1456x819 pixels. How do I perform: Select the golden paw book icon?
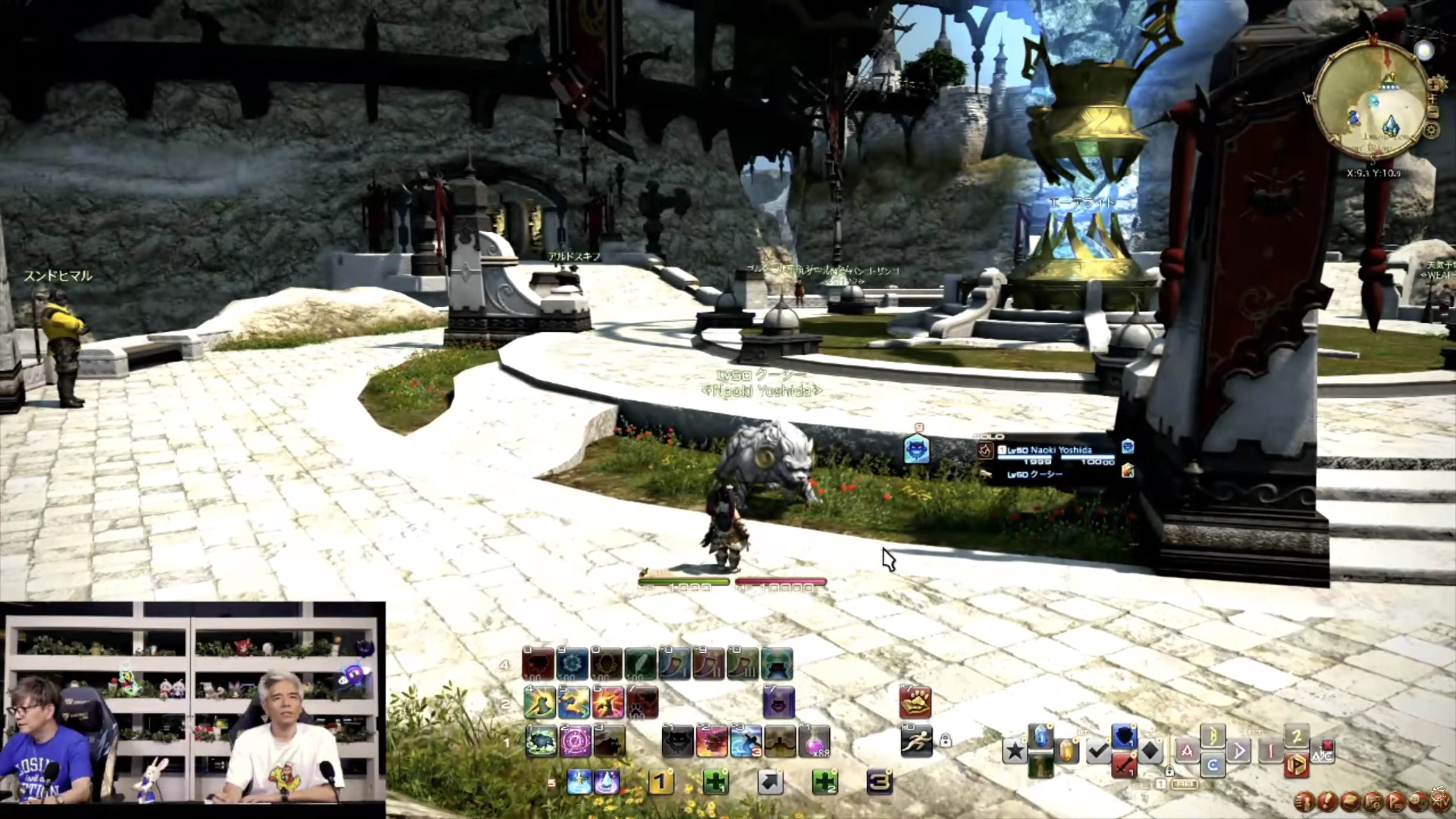pyautogui.click(x=915, y=703)
